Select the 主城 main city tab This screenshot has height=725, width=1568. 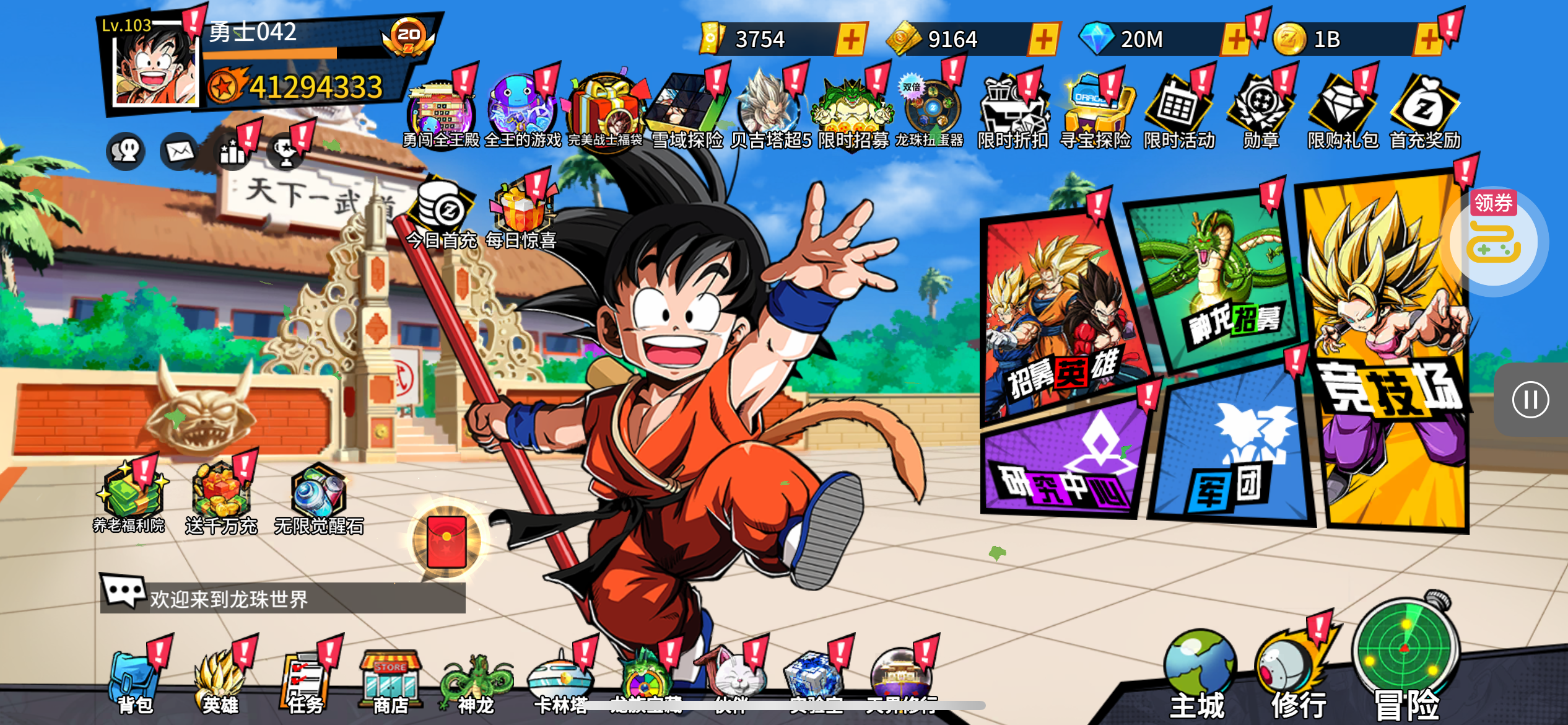[x=1198, y=675]
